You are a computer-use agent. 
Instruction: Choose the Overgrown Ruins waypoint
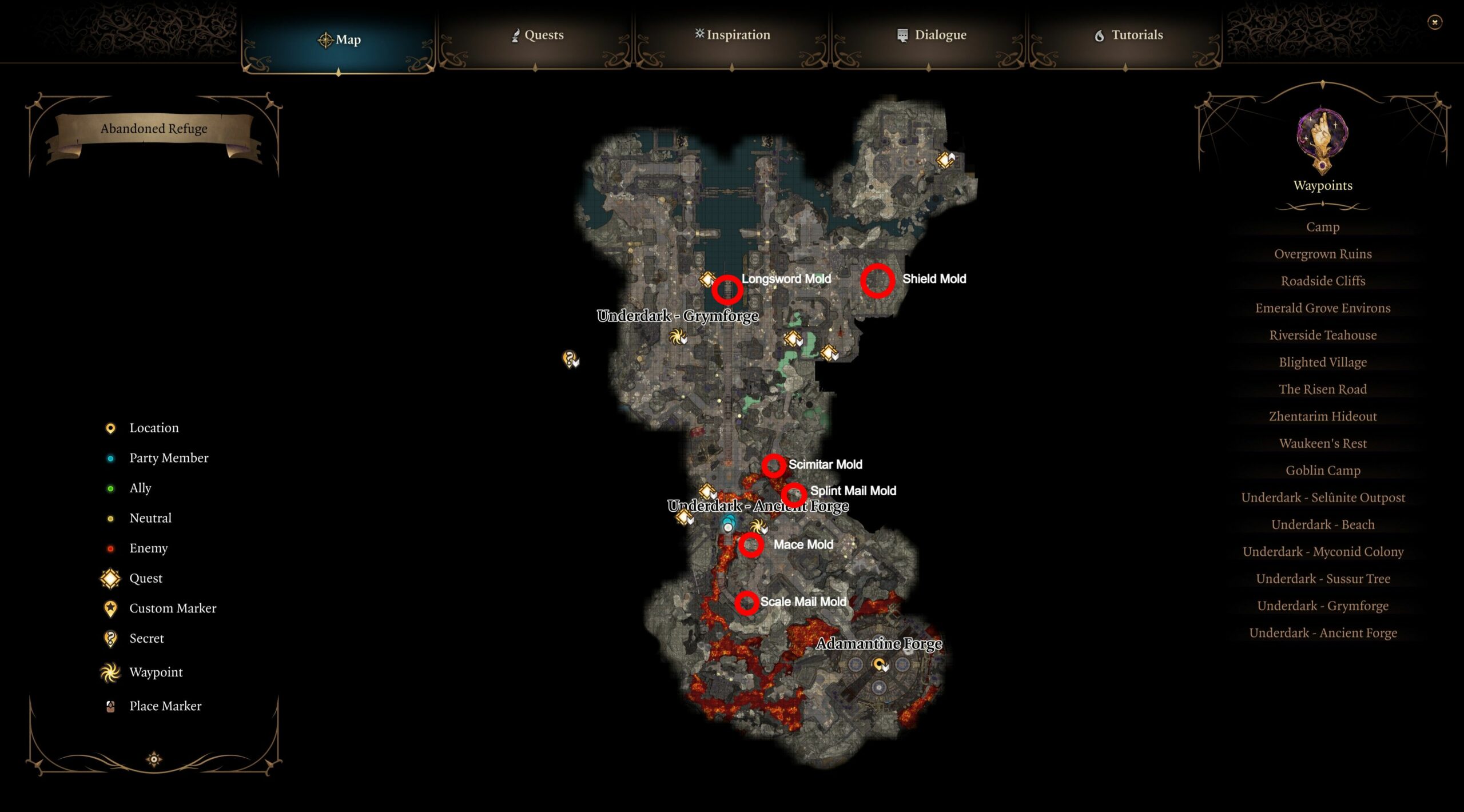pos(1322,254)
